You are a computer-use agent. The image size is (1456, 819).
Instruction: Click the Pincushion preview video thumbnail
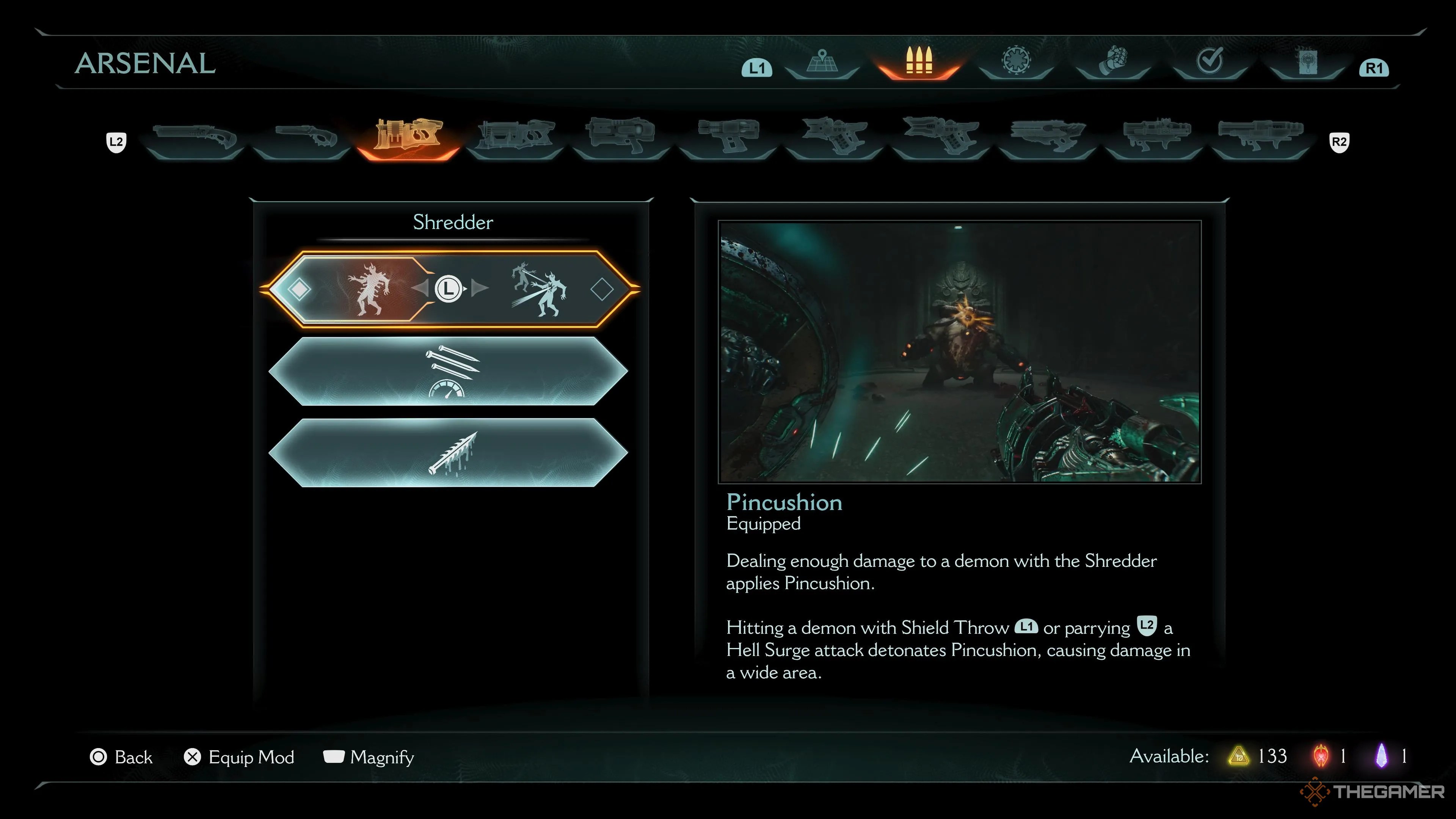(x=959, y=351)
